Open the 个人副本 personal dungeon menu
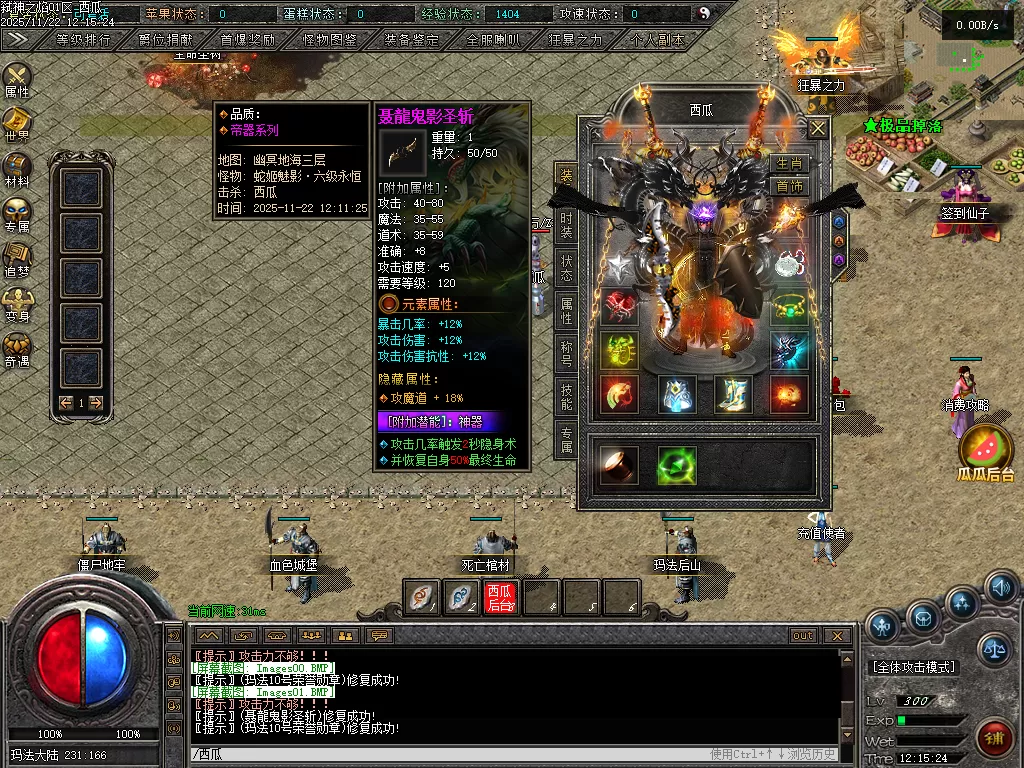 (x=658, y=41)
